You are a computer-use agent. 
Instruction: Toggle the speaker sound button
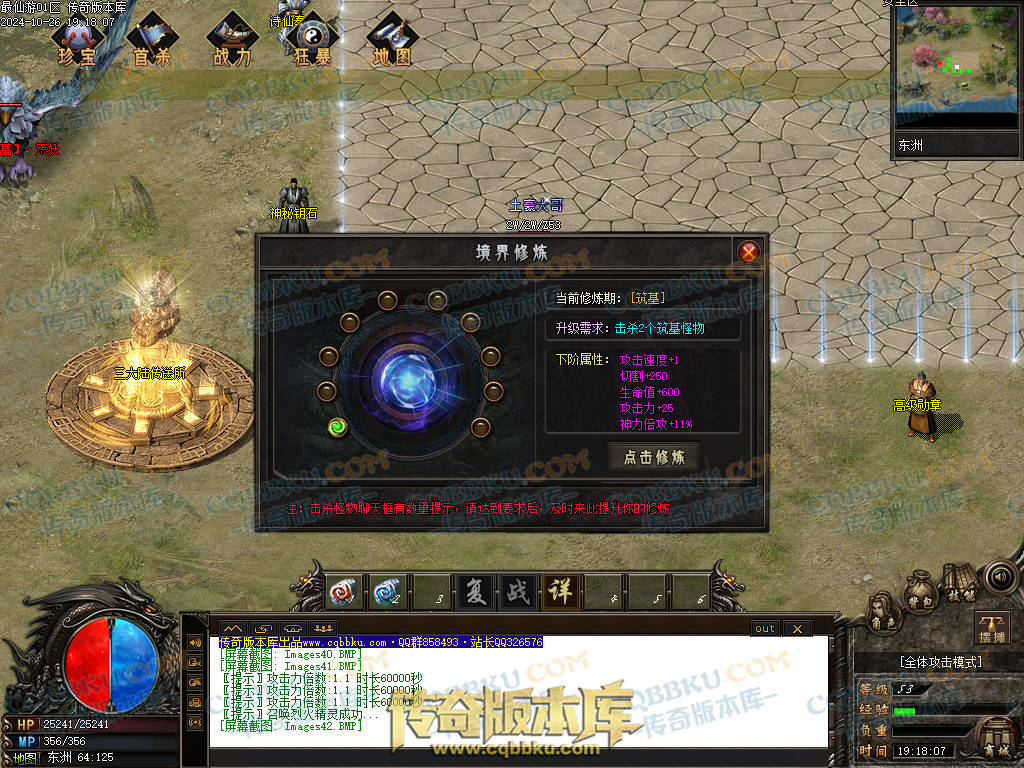pos(999,576)
